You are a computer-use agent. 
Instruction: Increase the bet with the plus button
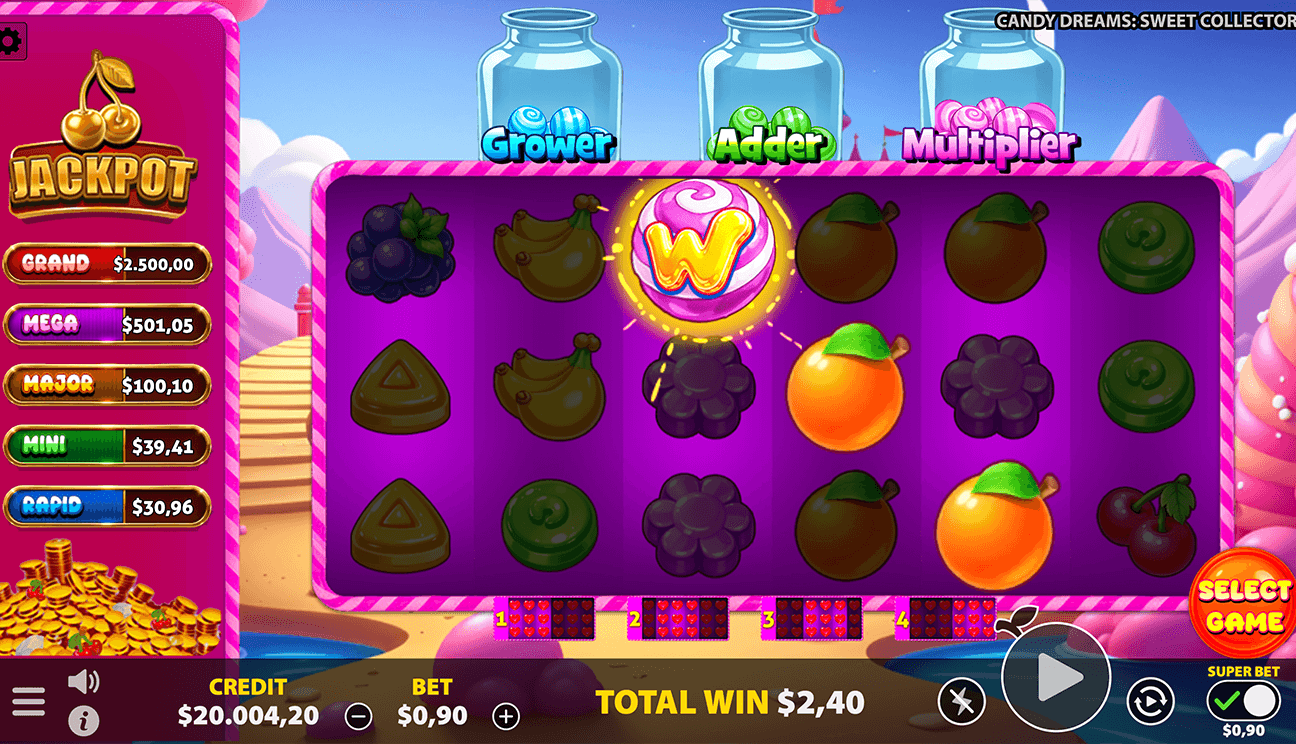508,716
